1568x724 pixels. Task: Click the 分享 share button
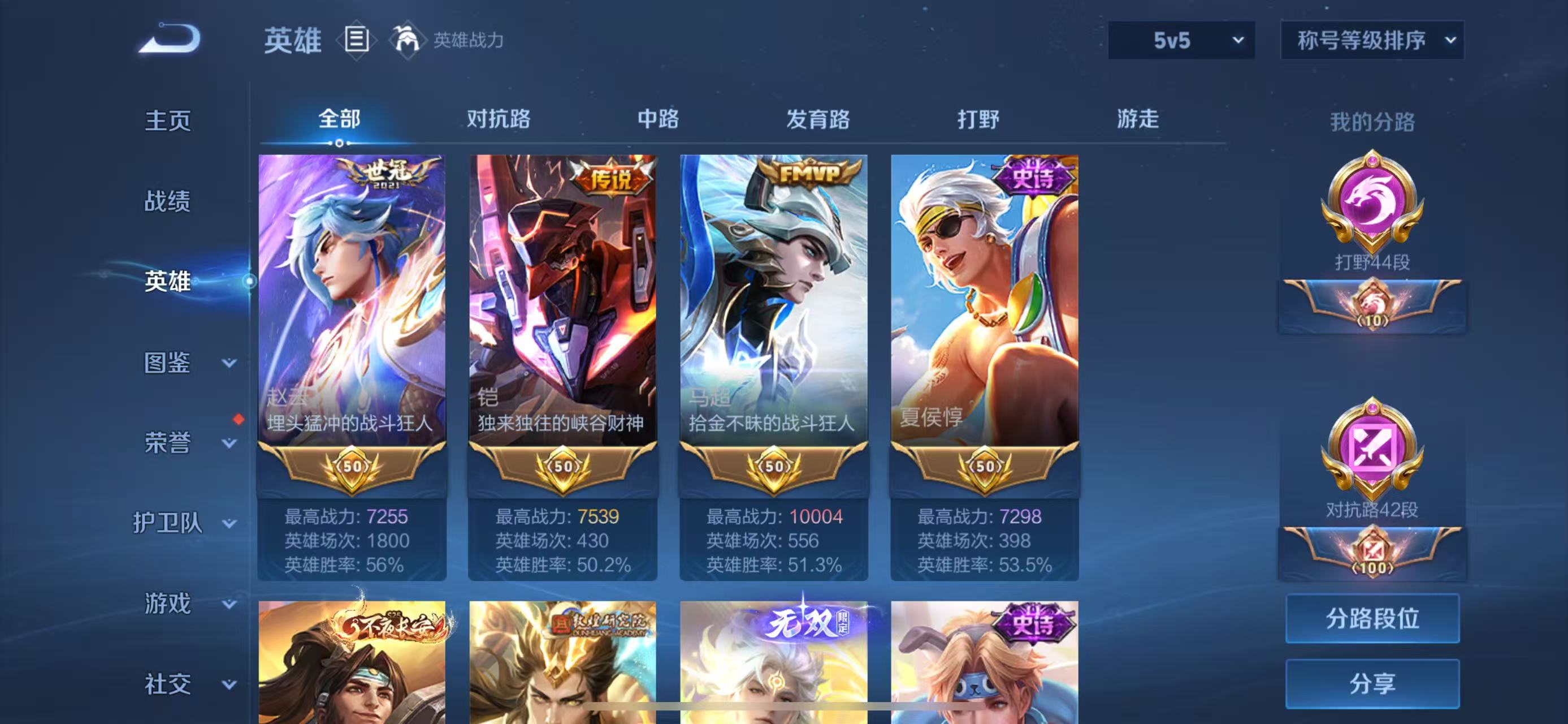(1372, 682)
